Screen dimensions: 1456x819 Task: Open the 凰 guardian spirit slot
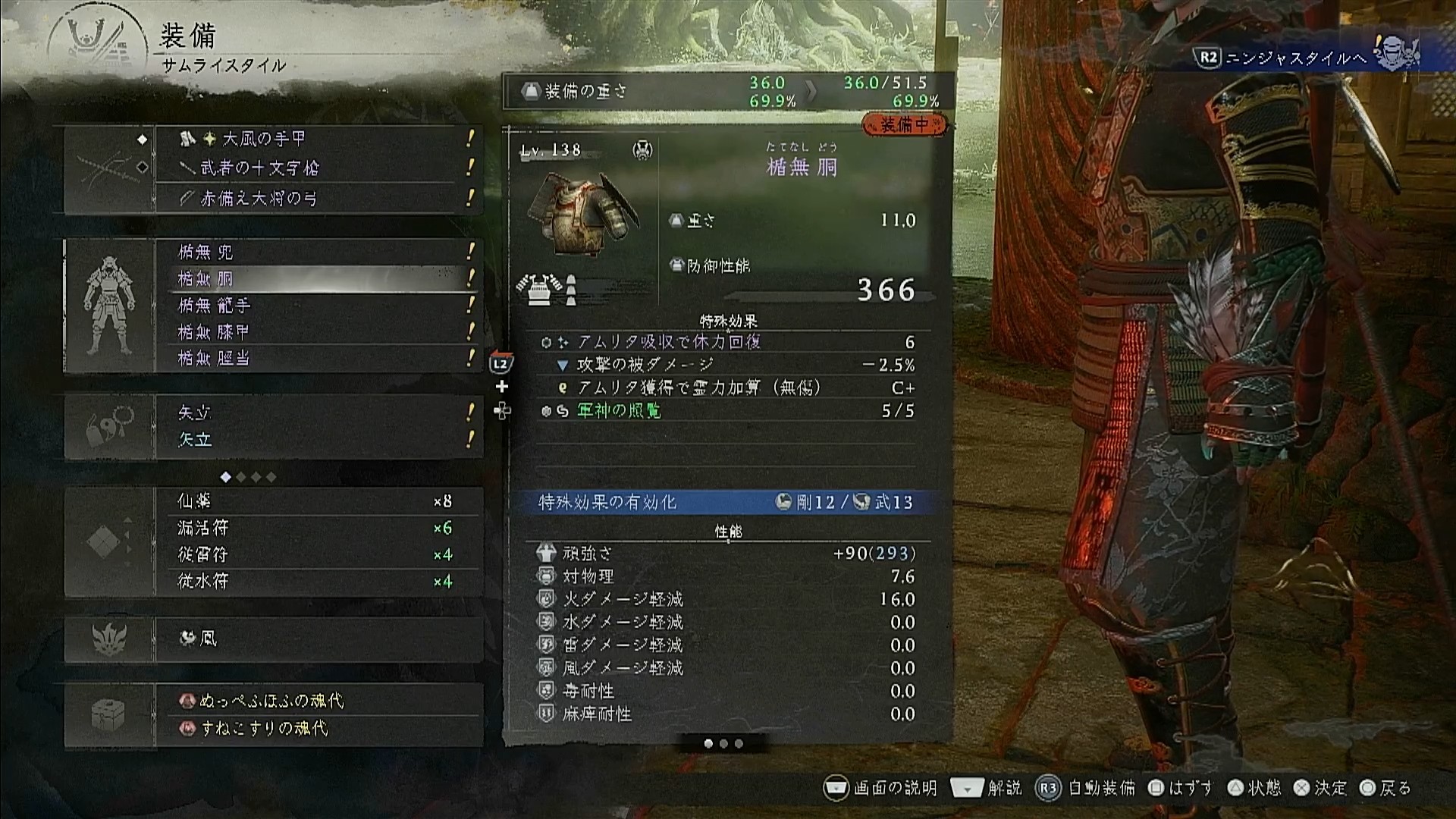(317, 639)
